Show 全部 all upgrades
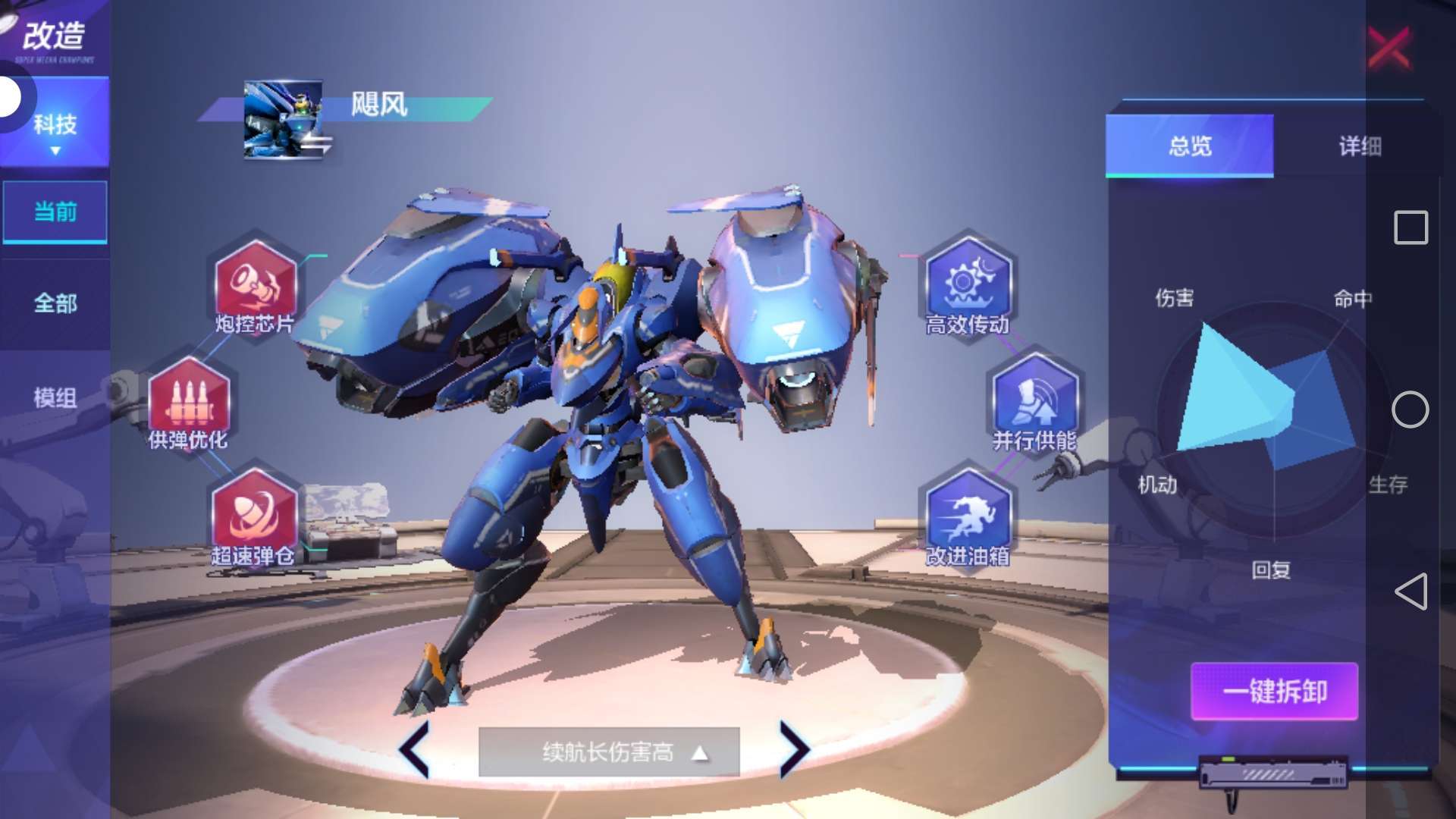The height and width of the screenshot is (819, 1456). coord(55,303)
